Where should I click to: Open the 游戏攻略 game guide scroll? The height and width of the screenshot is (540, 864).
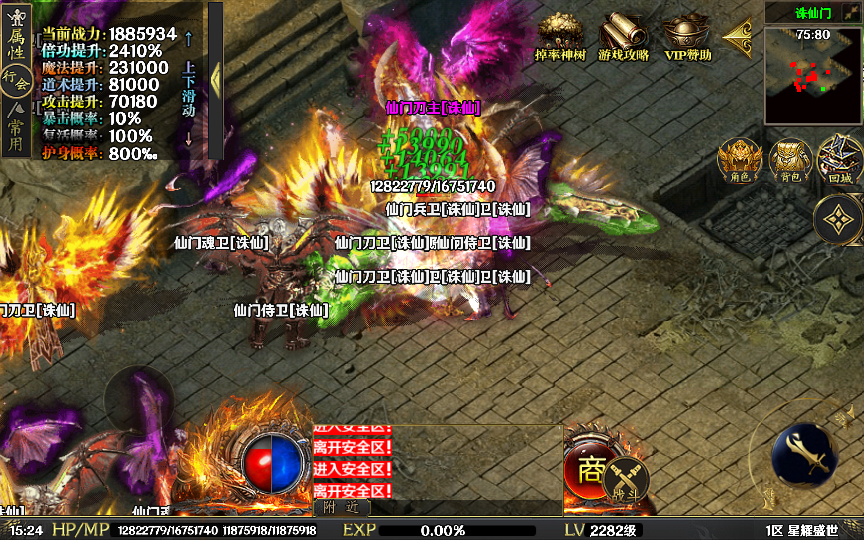[624, 38]
